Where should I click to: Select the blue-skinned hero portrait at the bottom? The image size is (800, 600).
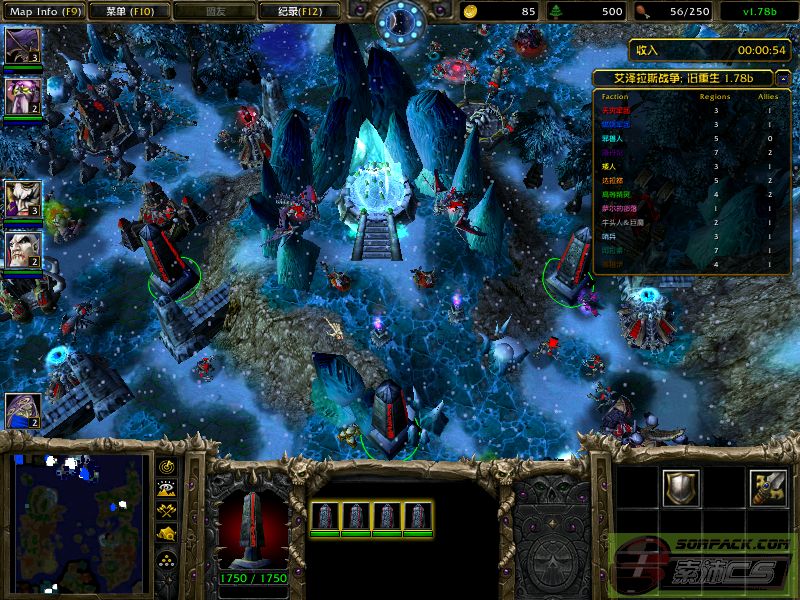pyautogui.click(x=21, y=410)
